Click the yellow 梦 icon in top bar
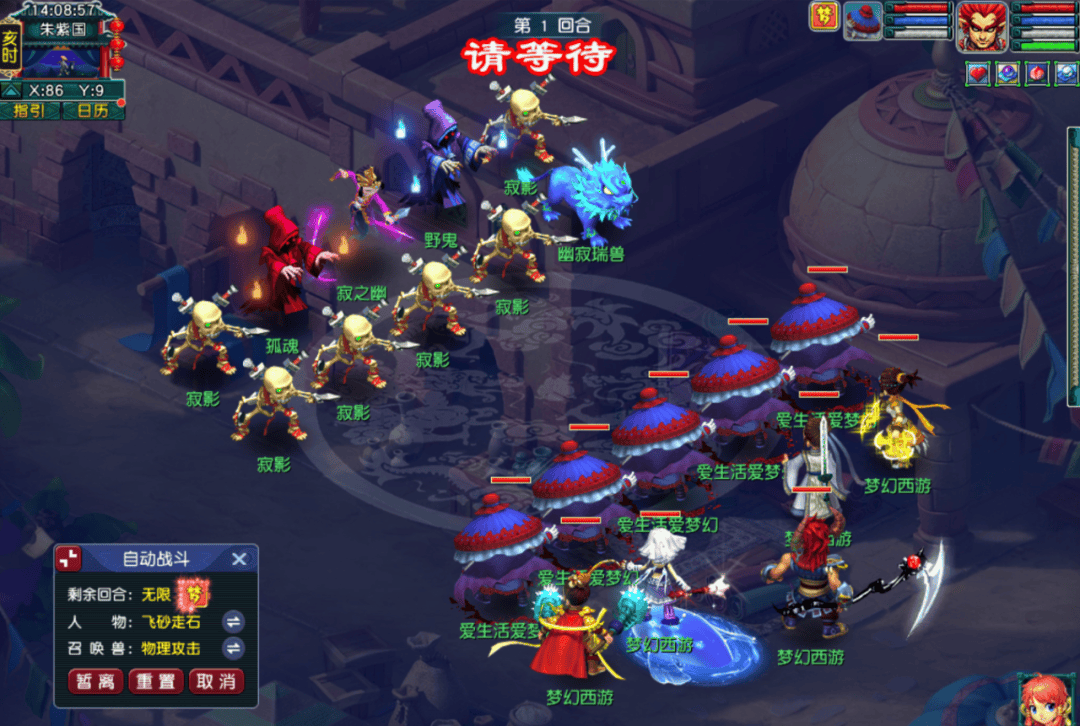This screenshot has height=726, width=1080. (824, 17)
